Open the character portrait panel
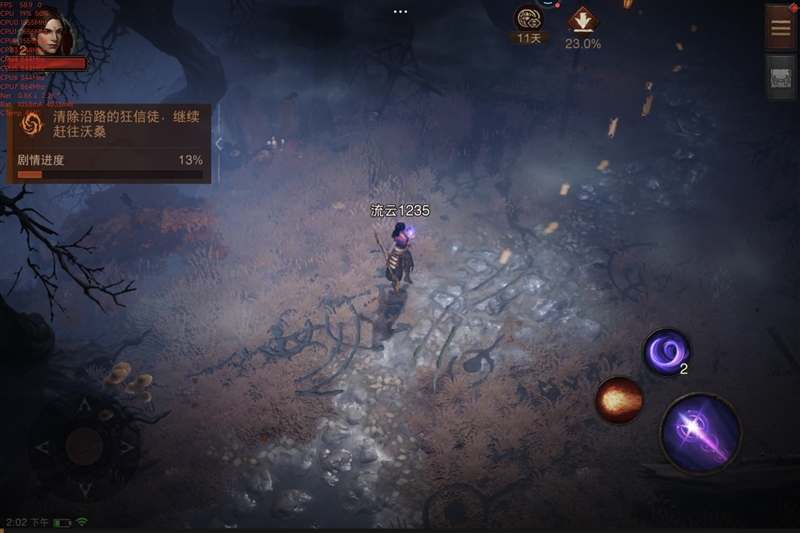800x533 pixels. (56, 36)
